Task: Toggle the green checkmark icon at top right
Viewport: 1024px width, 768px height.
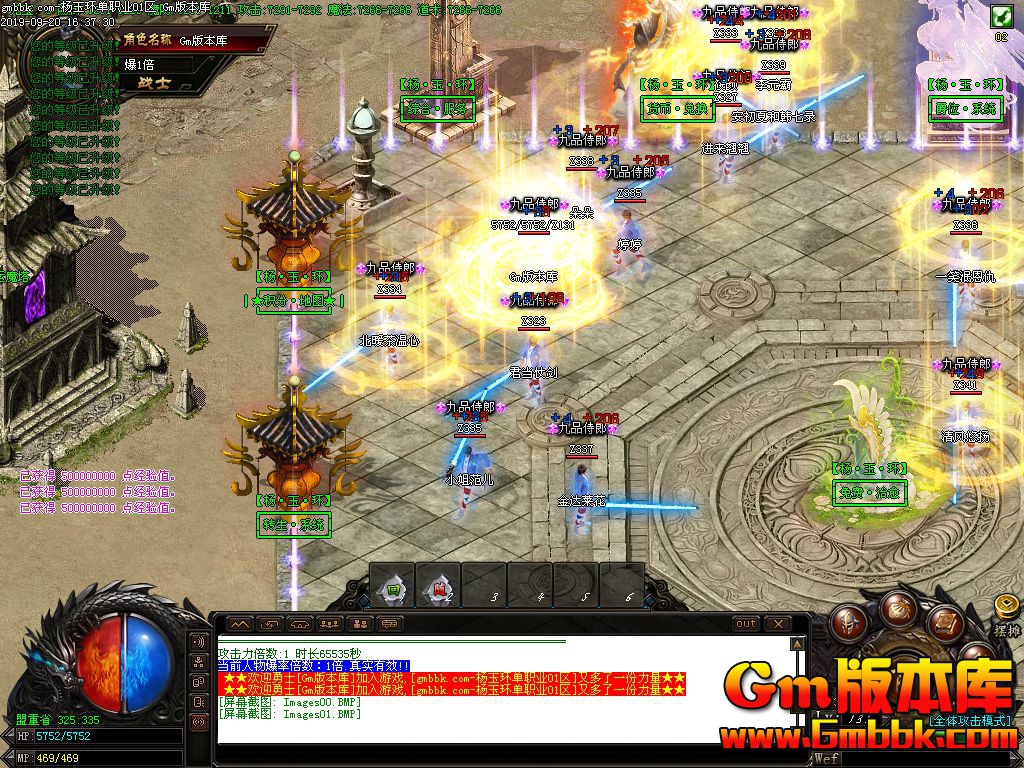Action: (x=1000, y=17)
